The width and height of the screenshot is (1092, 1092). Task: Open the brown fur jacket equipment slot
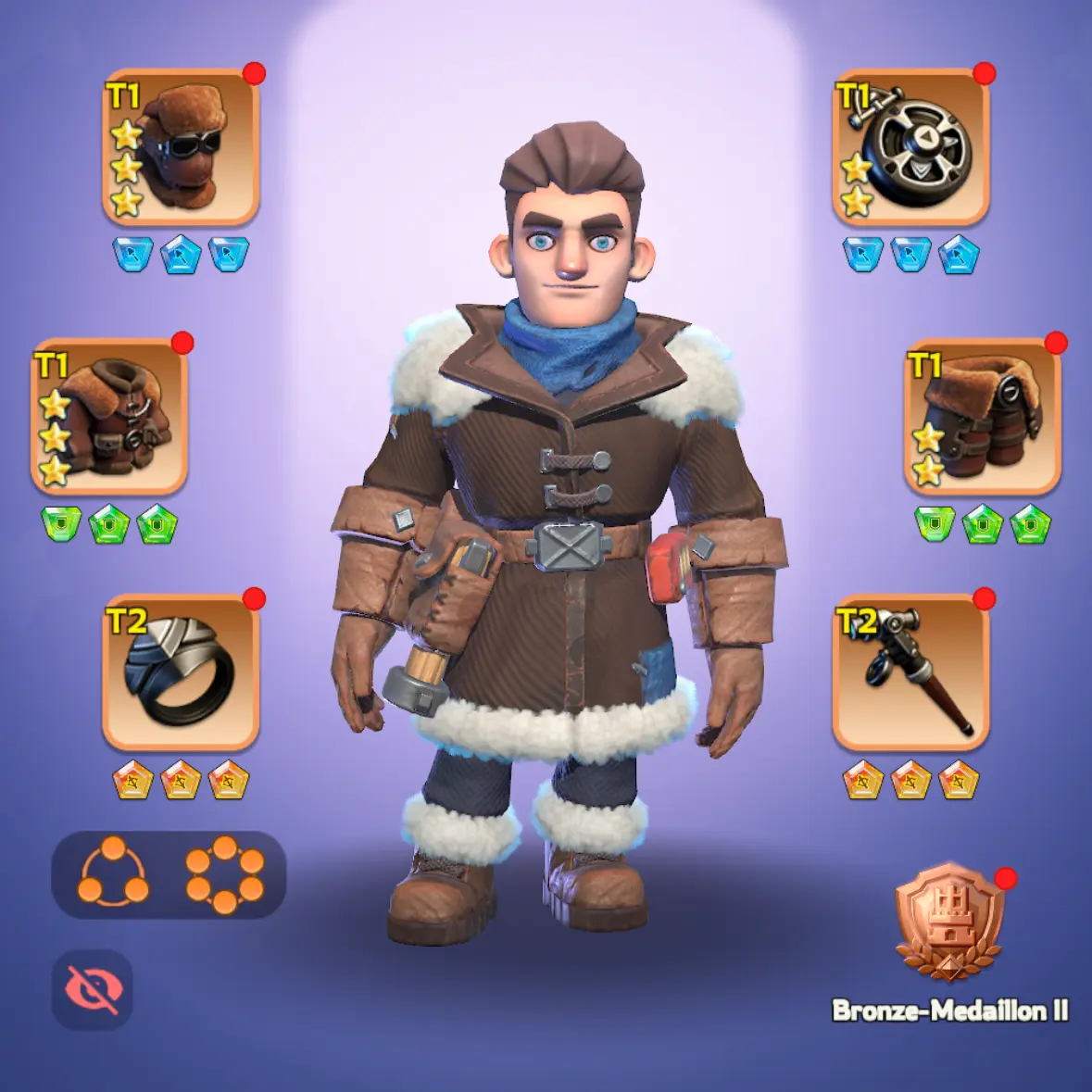(110, 416)
